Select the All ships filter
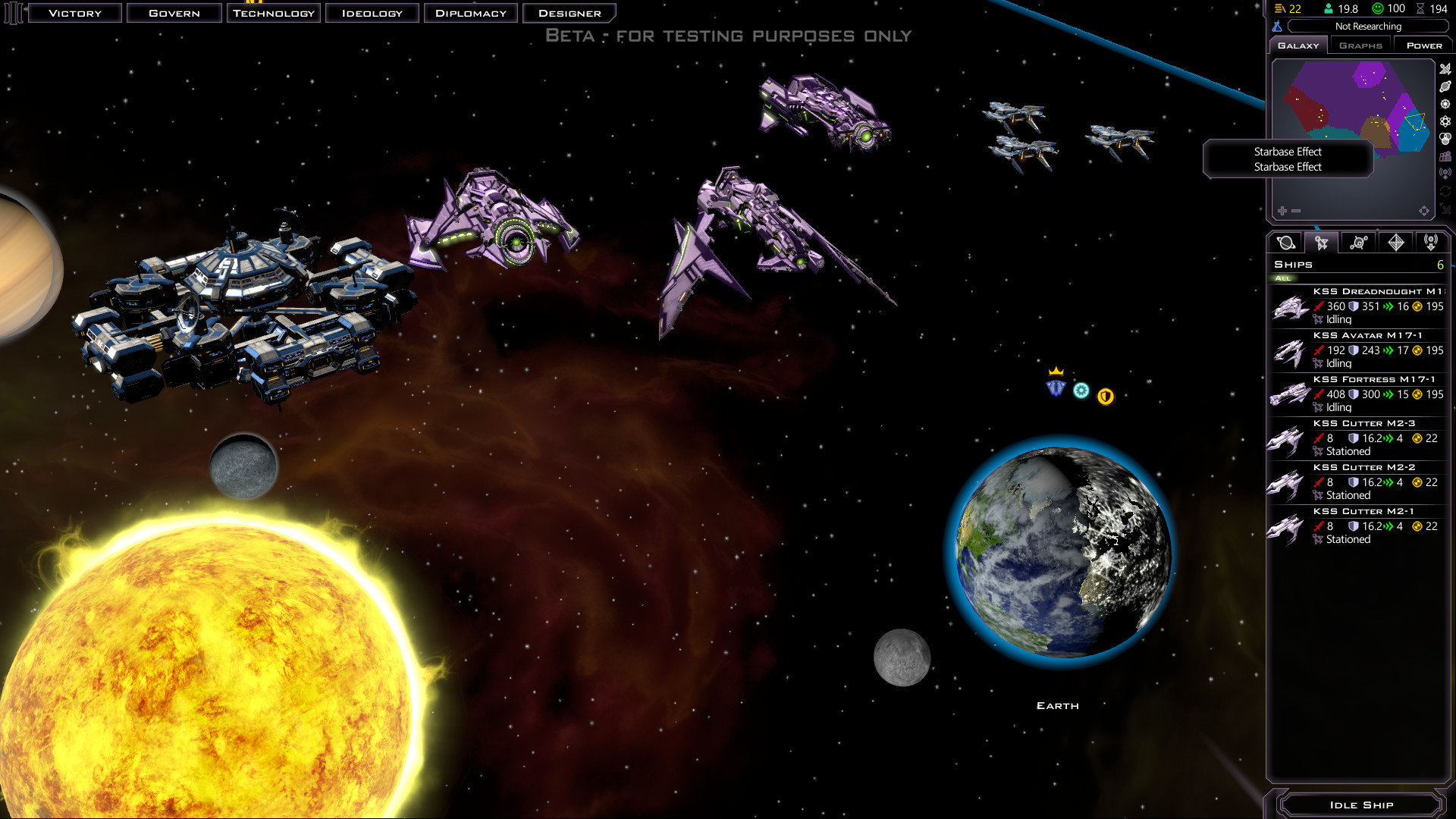The width and height of the screenshot is (1456, 819). click(1283, 278)
